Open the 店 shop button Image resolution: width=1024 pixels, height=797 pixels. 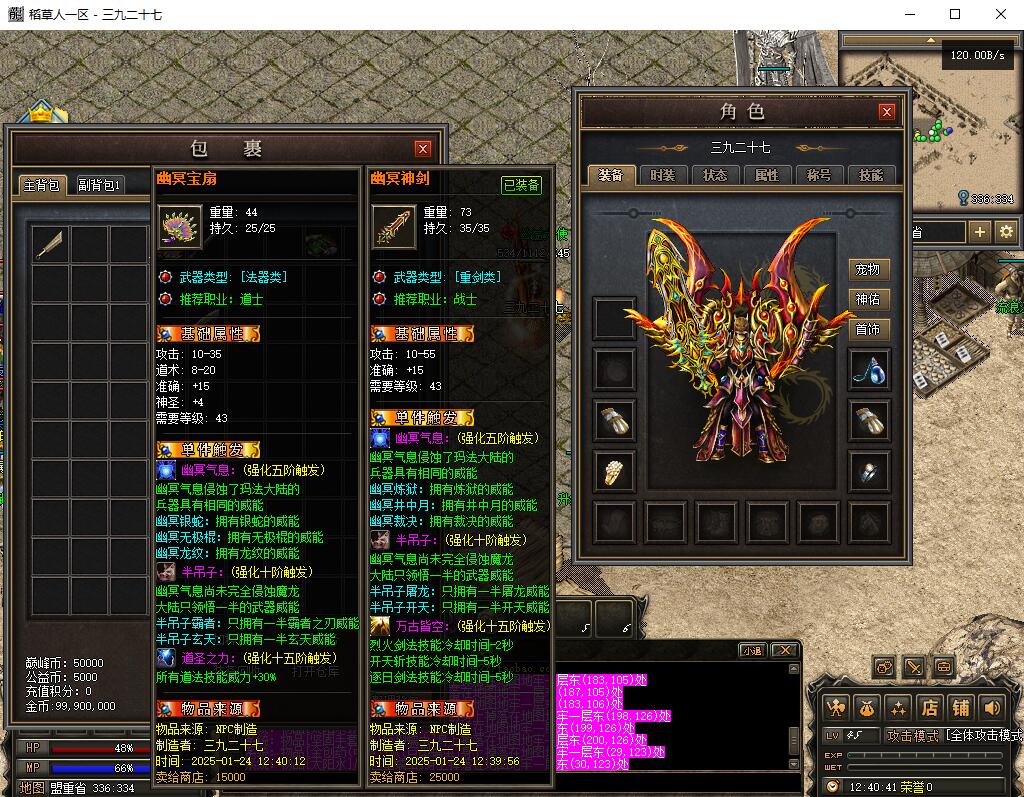click(x=929, y=708)
